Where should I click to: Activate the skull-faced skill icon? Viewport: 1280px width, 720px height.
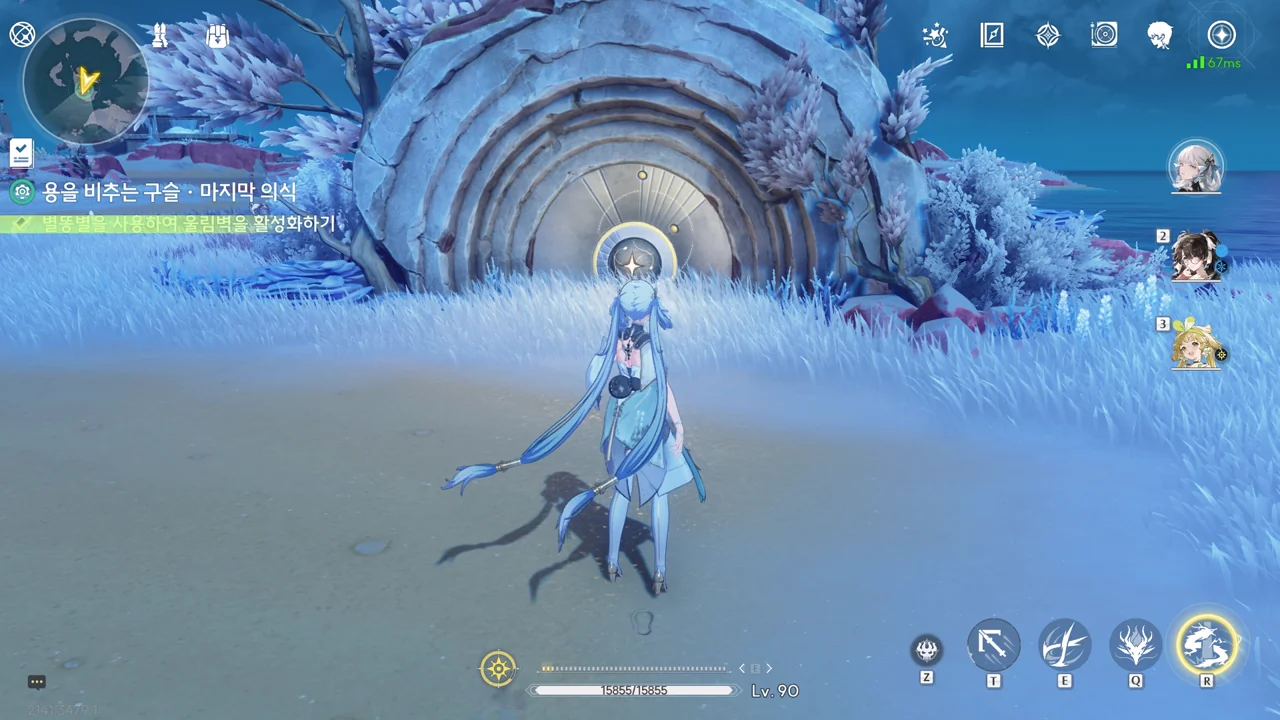[927, 651]
